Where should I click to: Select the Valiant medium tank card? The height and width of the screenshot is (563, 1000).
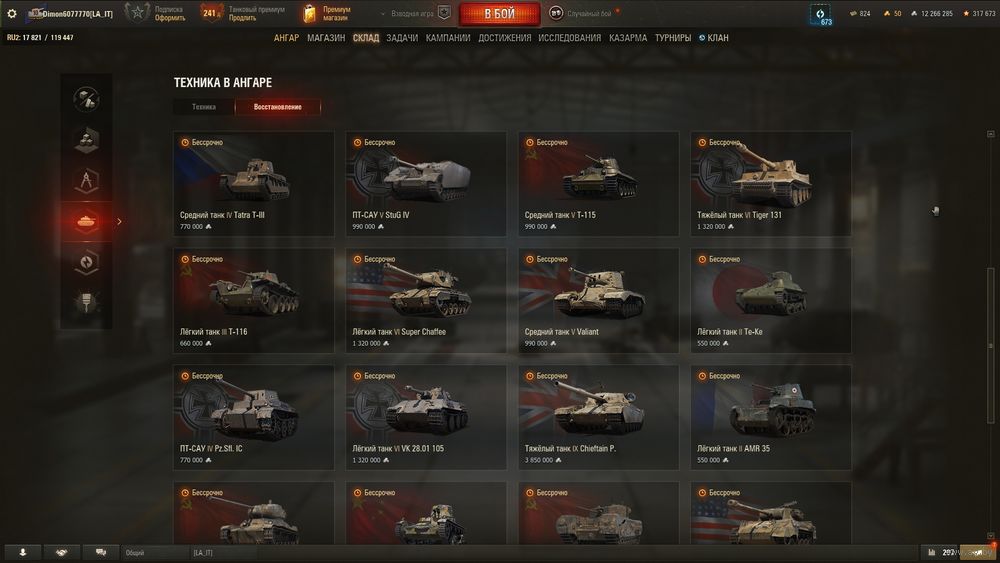pyautogui.click(x=598, y=300)
